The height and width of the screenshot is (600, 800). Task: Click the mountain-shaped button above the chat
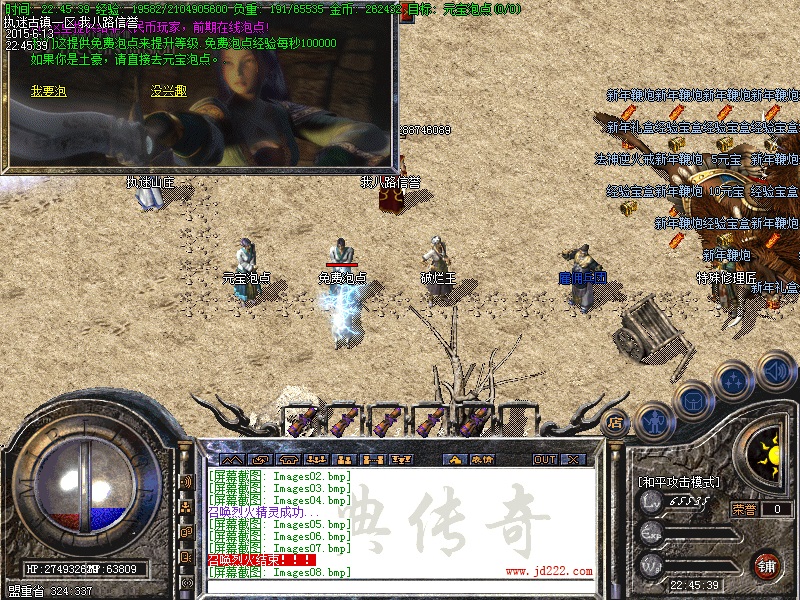[233, 460]
